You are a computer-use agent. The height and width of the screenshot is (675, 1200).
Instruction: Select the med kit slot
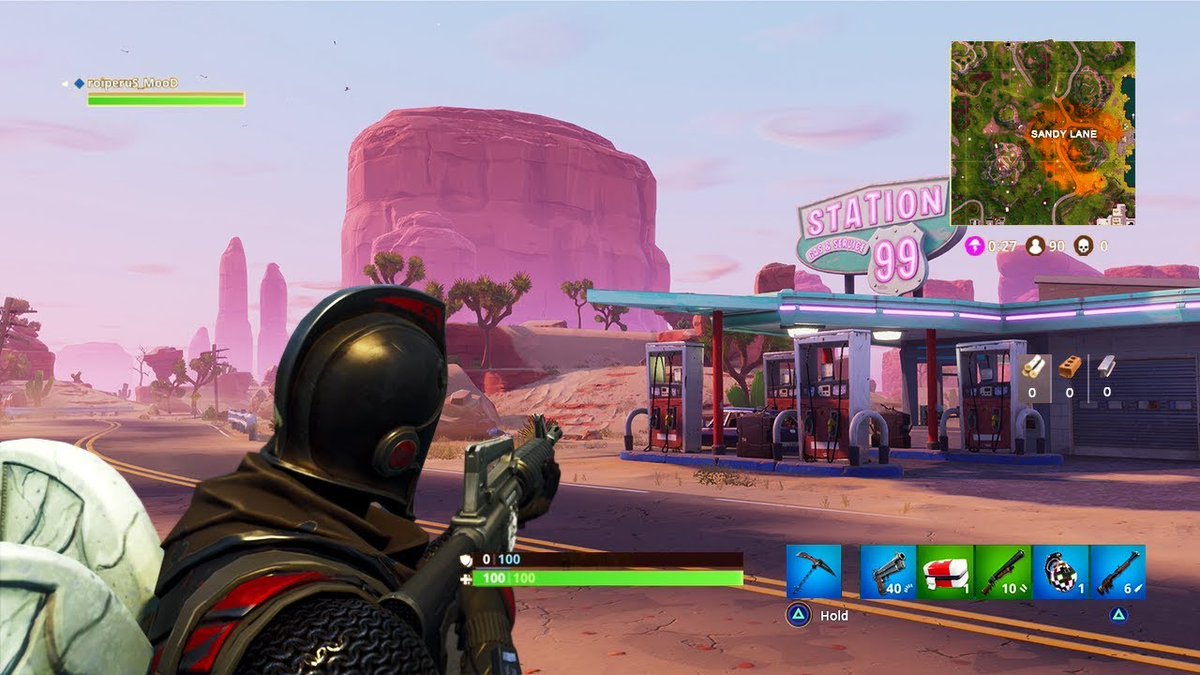(945, 572)
